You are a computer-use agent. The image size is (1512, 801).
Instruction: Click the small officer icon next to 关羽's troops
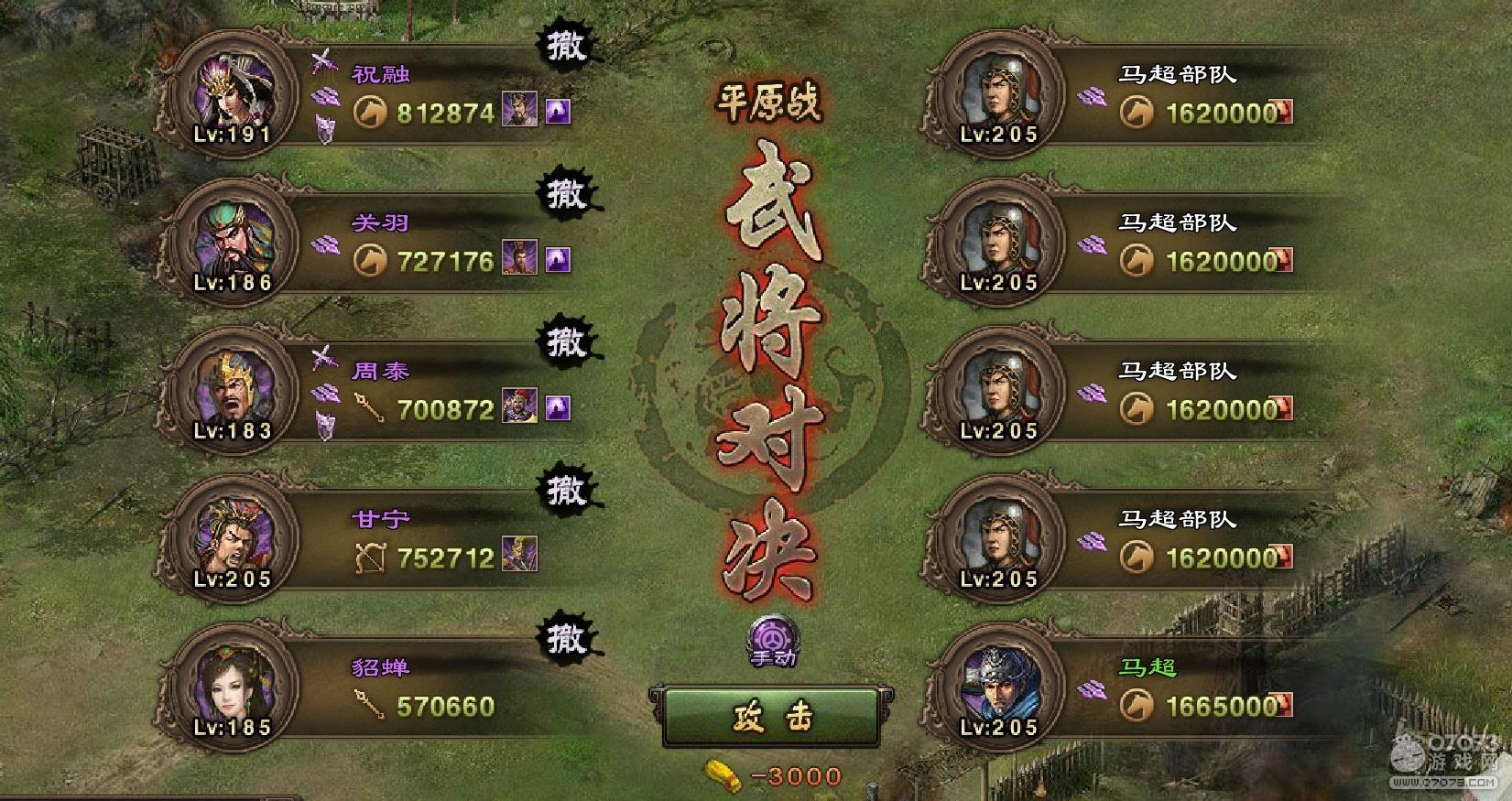pyautogui.click(x=519, y=260)
